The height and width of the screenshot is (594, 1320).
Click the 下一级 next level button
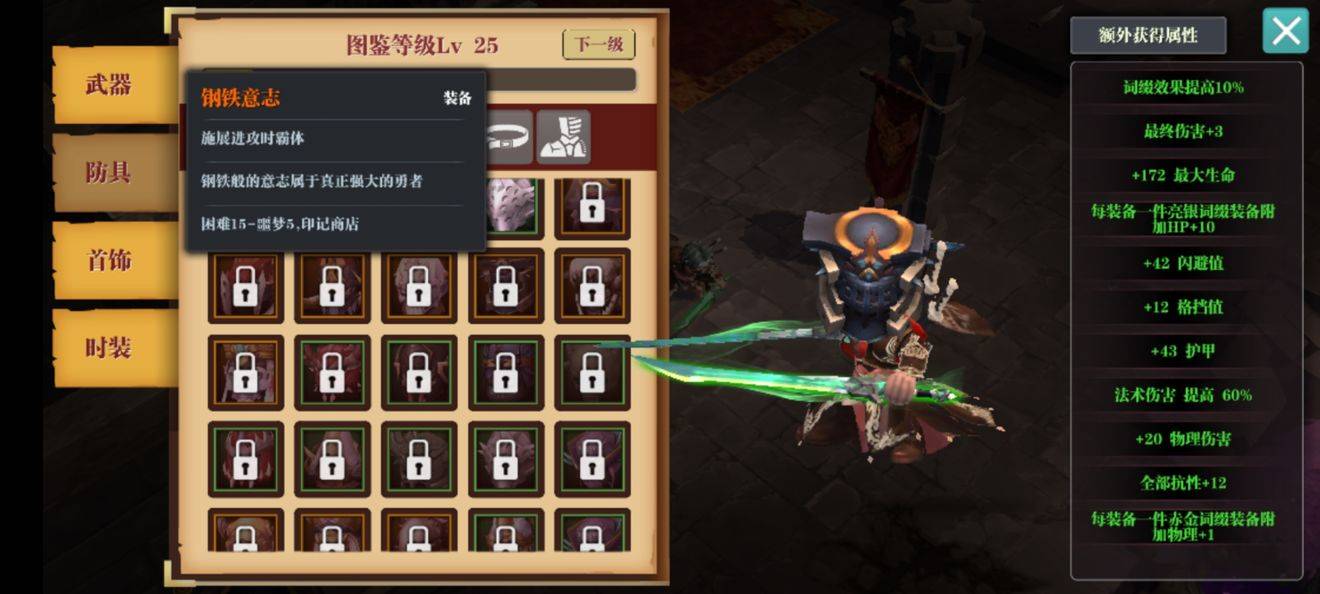[x=599, y=45]
